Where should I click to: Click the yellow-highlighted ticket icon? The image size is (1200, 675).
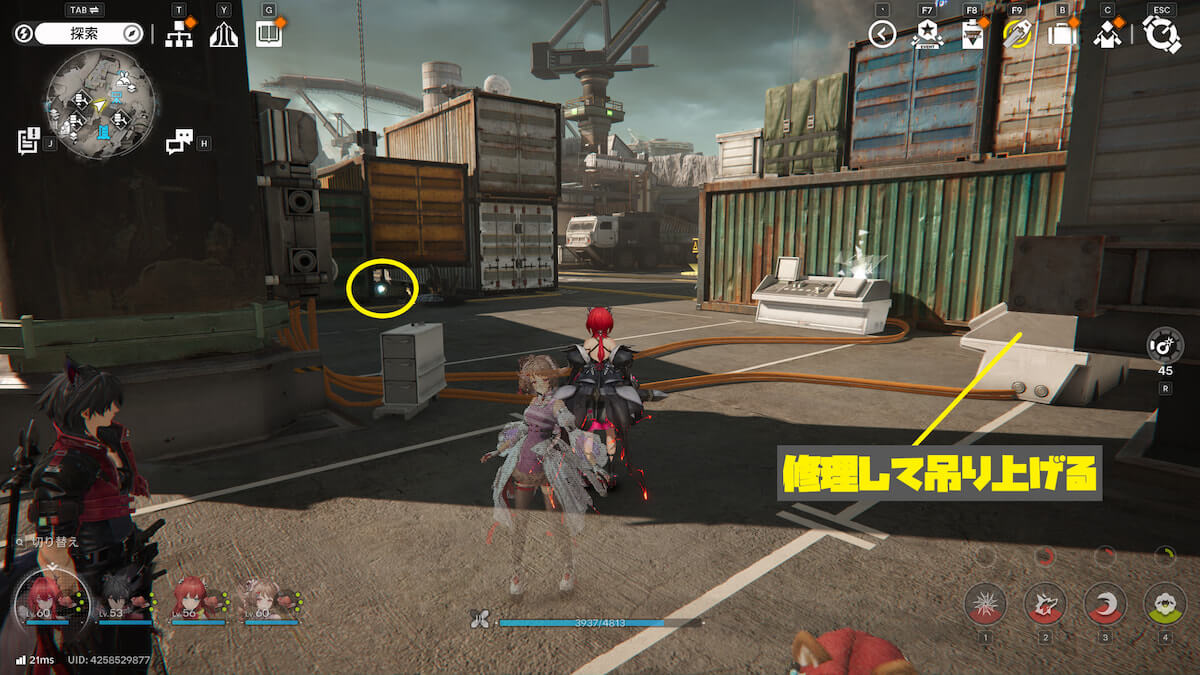pos(1017,35)
